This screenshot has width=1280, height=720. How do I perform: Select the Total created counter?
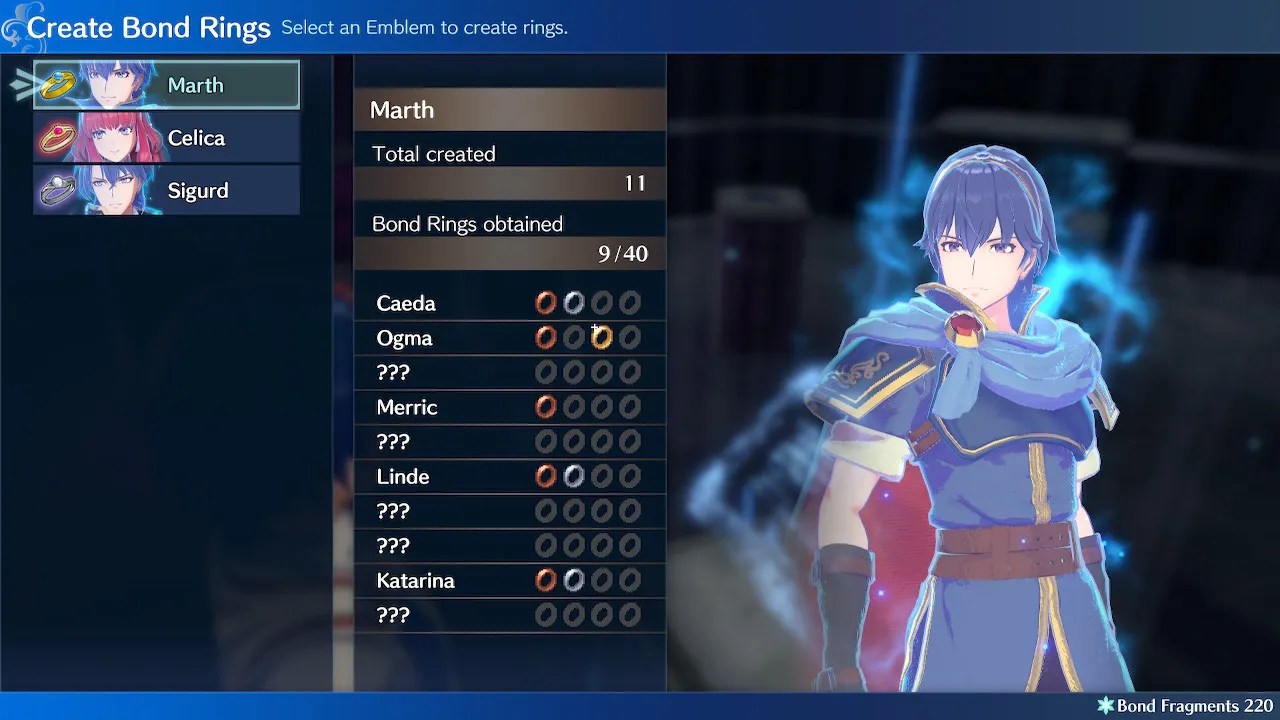[510, 168]
